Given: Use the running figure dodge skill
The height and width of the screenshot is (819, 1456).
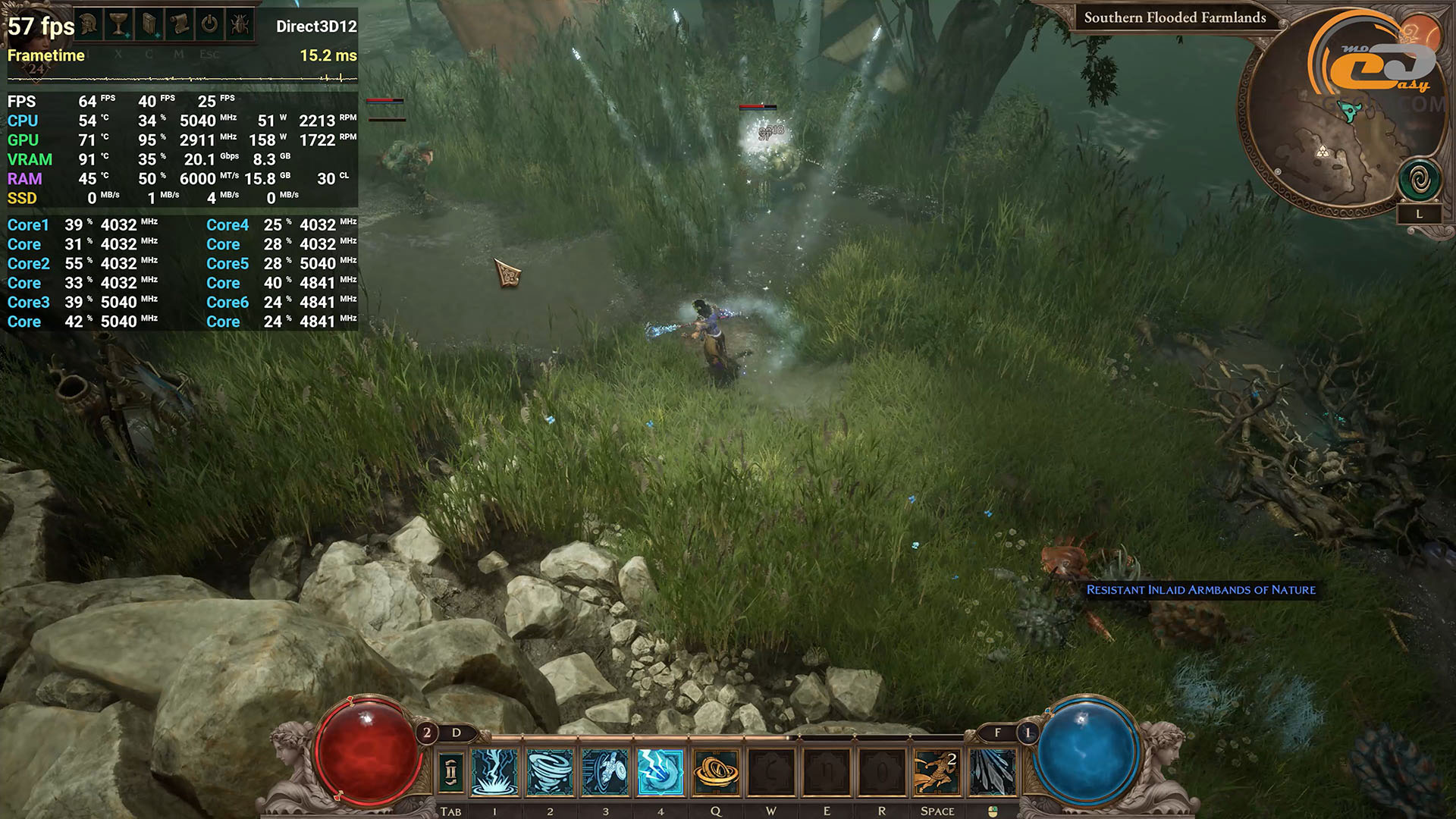Looking at the screenshot, I should (x=937, y=773).
